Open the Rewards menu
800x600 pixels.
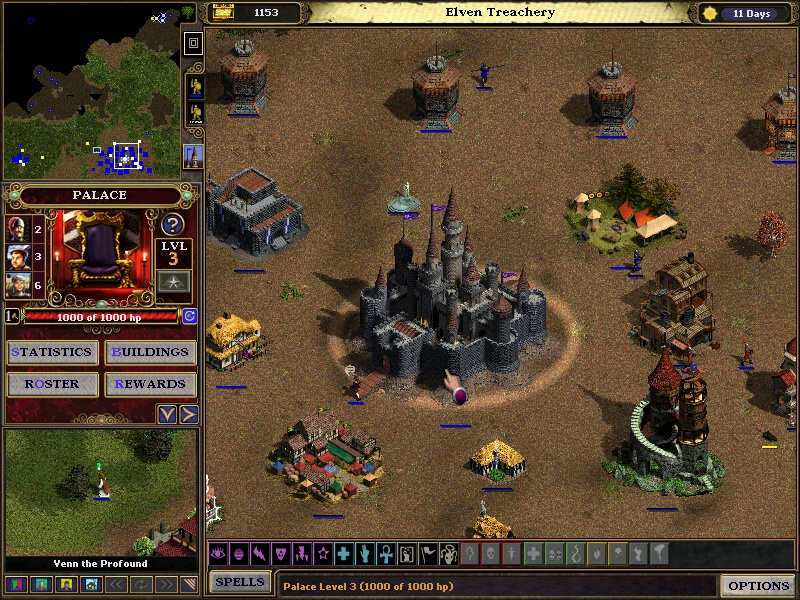click(149, 384)
